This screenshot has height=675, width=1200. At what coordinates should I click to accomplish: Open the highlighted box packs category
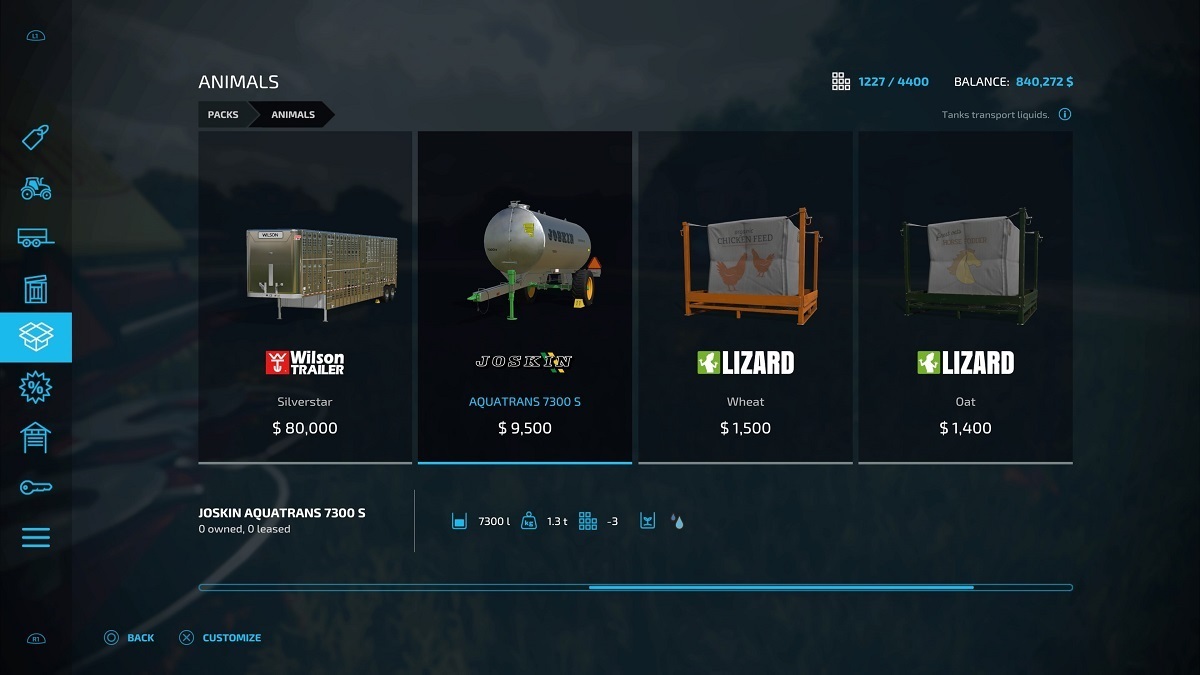[35, 338]
